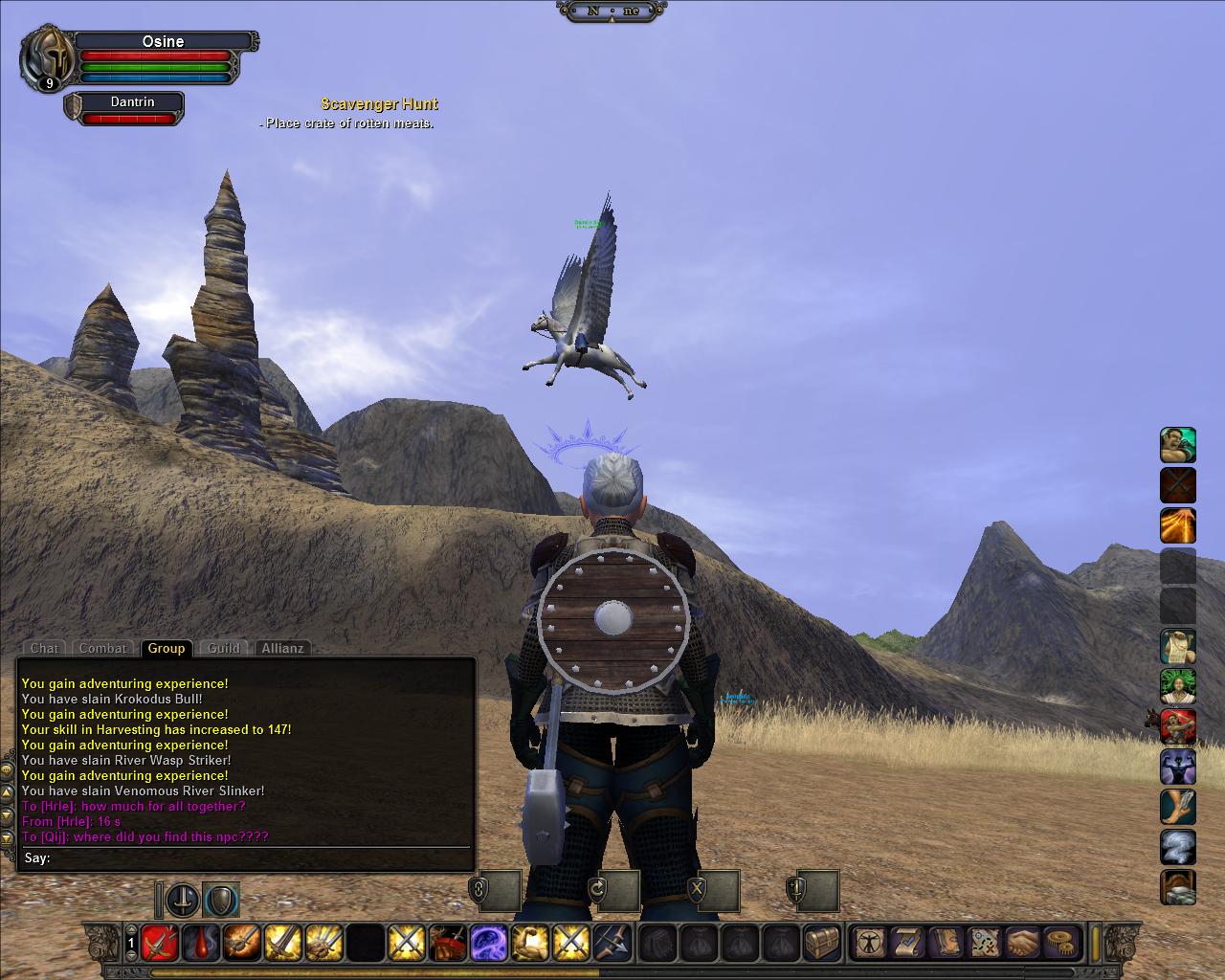Activate the red blood drop ability
The width and height of the screenshot is (1225, 980).
coord(200,943)
